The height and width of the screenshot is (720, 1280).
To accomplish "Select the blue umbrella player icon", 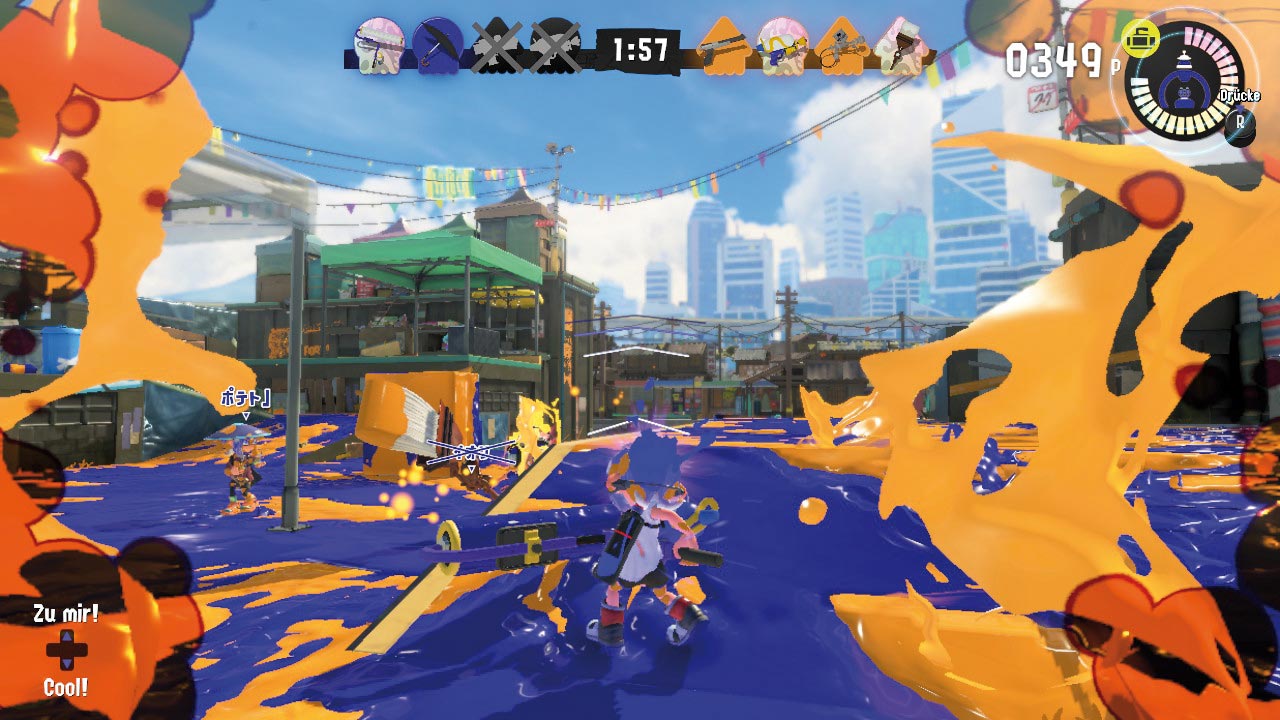I will pos(437,45).
